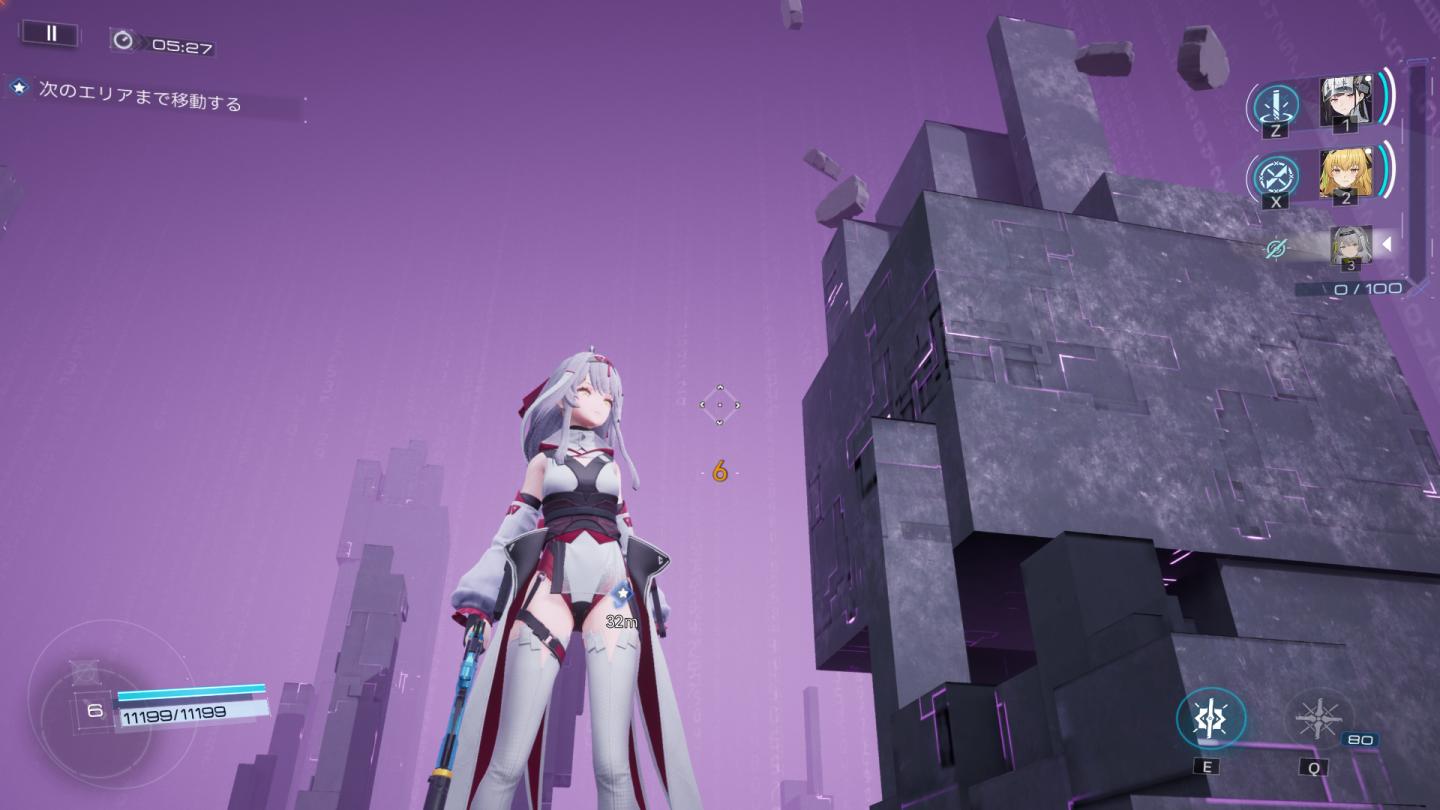
Task: Switch to the white-capped dark-haired character portrait
Action: 1344,100
